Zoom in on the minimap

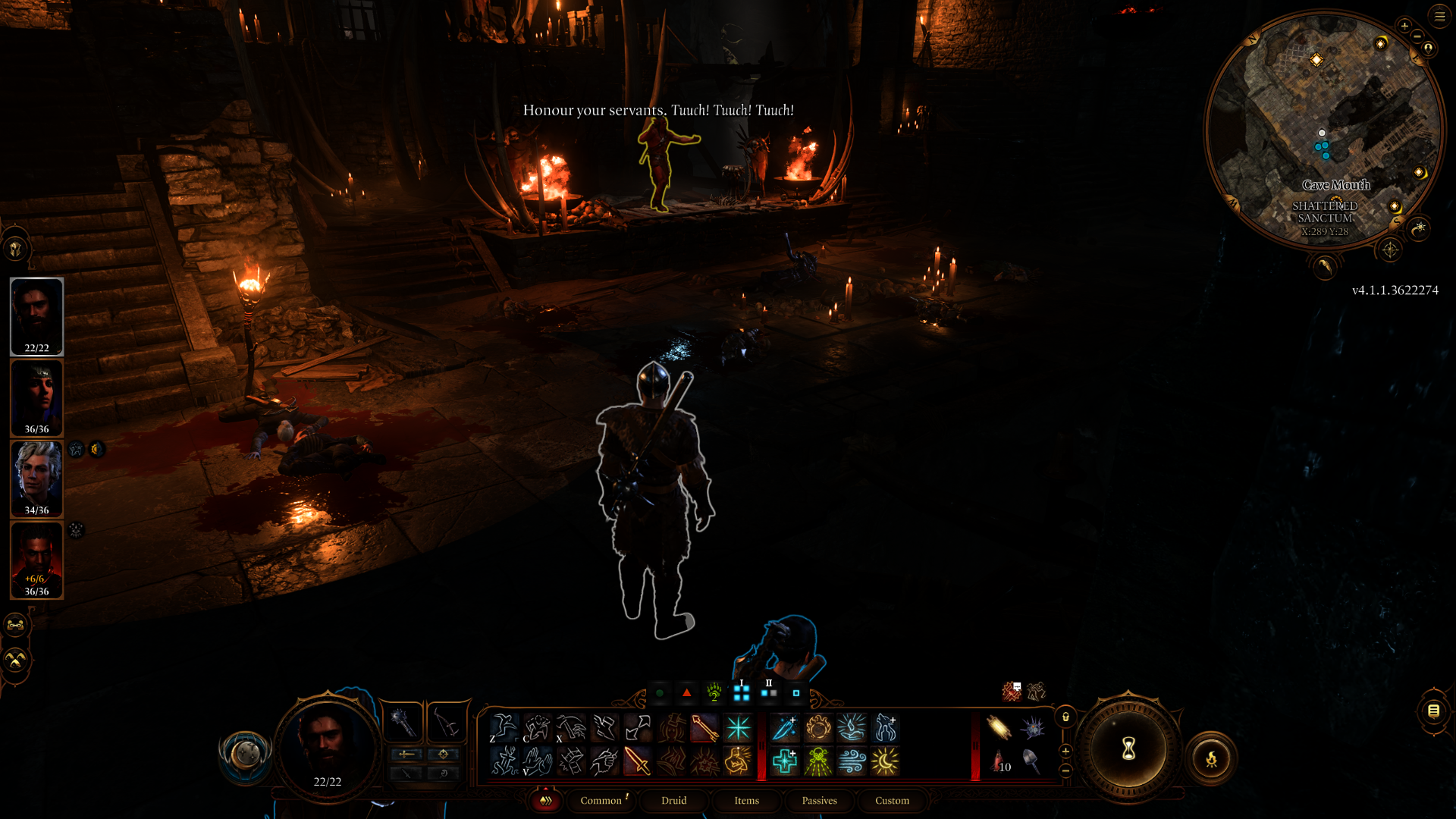pos(1404,27)
